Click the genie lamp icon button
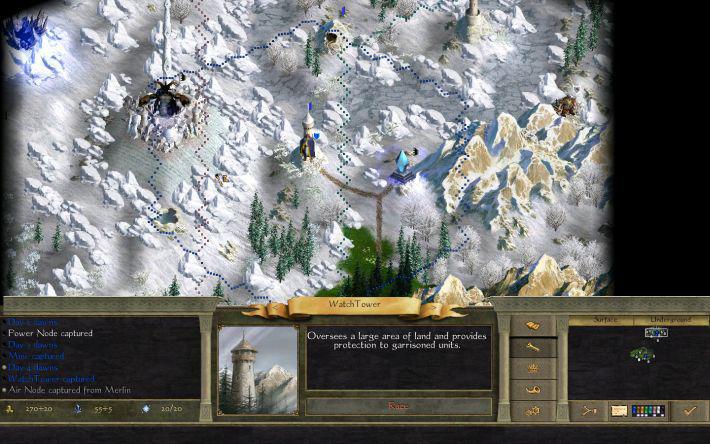Image resolution: width=710 pixels, height=444 pixels. pos(533,389)
